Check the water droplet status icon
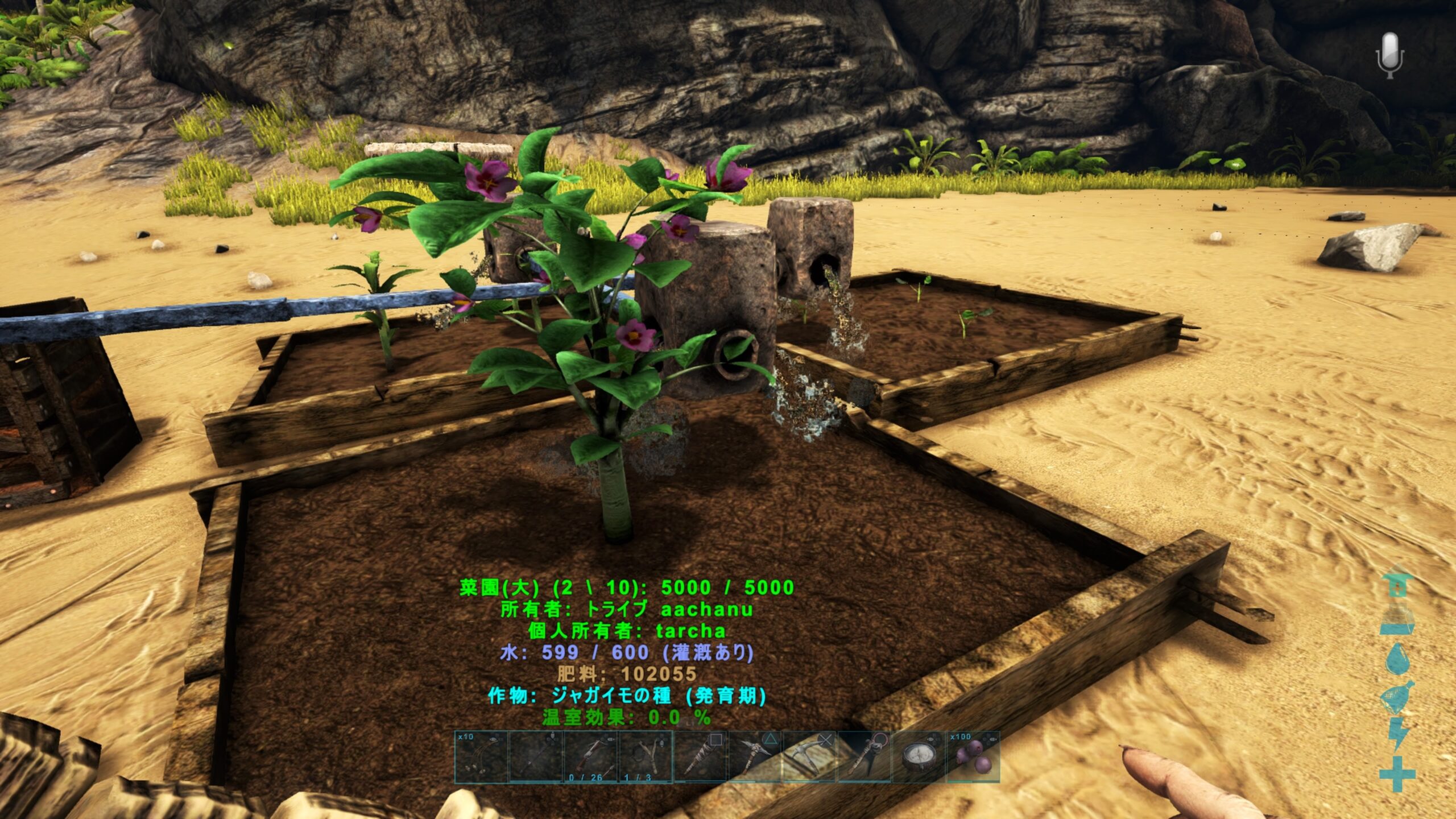Viewport: 1456px width, 819px height. (1398, 659)
